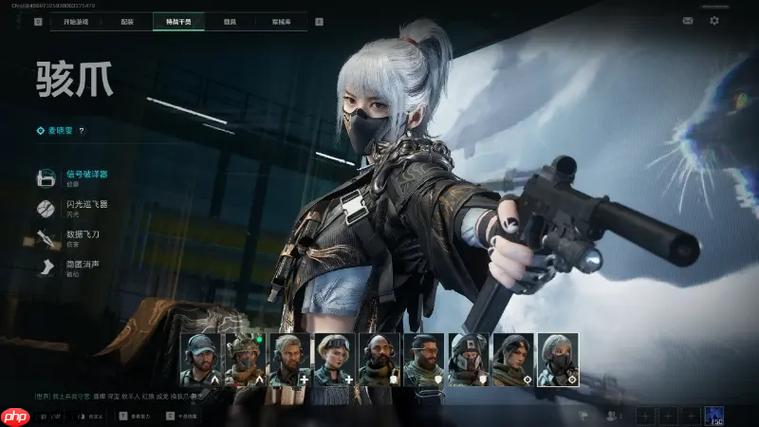The width and height of the screenshot is (759, 427).
Task: Select the 特战干员 operators tab
Action: coord(179,21)
